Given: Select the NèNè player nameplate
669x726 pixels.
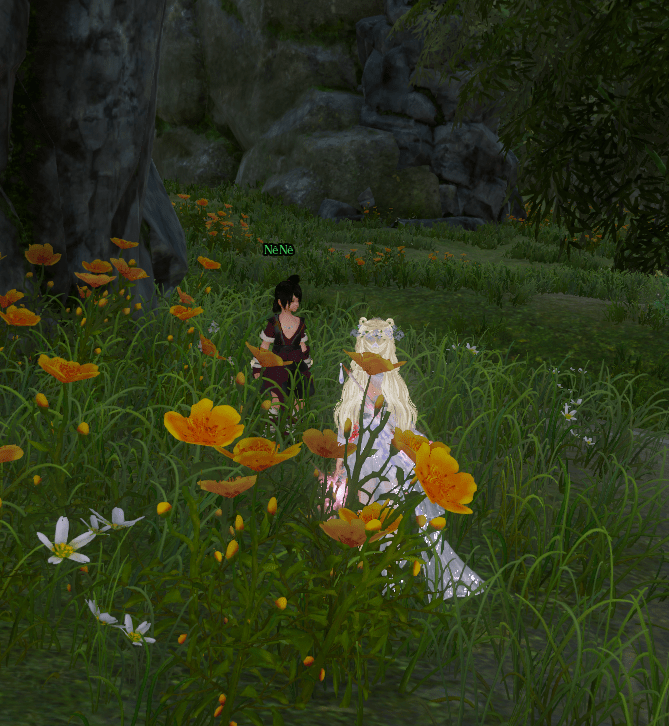Looking at the screenshot, I should (279, 249).
